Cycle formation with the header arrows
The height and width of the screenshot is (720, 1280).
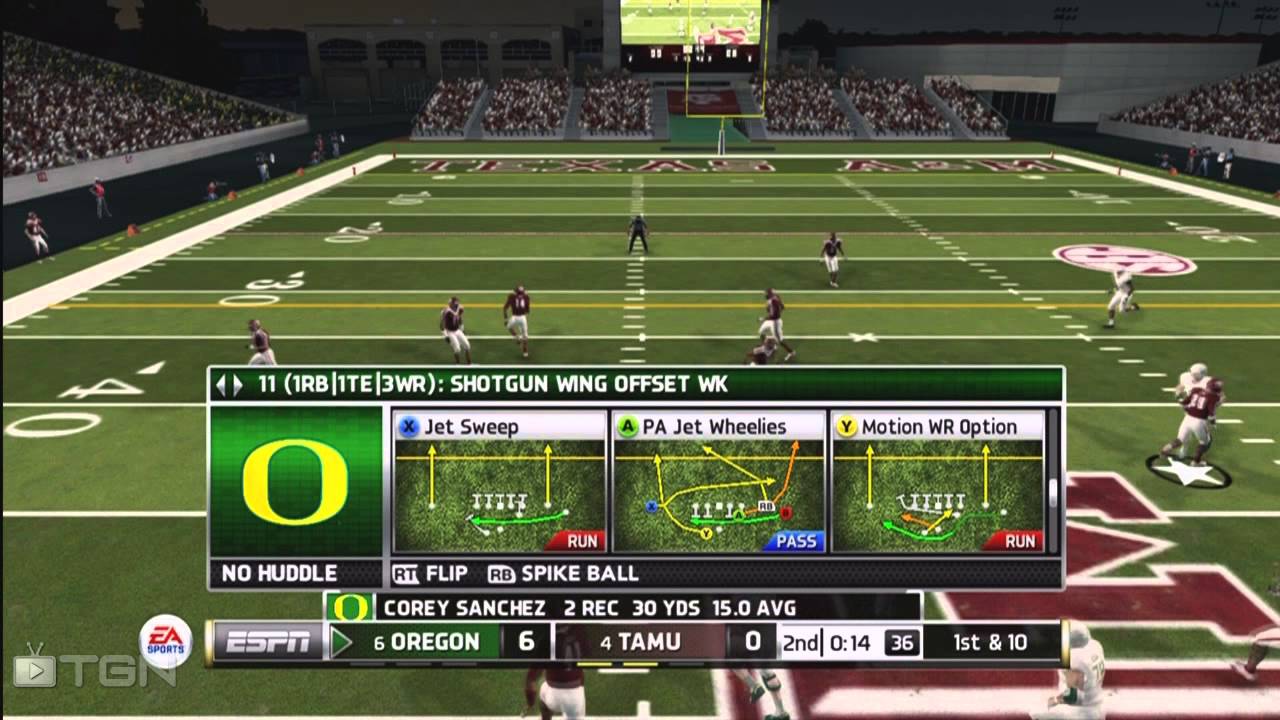tap(229, 384)
